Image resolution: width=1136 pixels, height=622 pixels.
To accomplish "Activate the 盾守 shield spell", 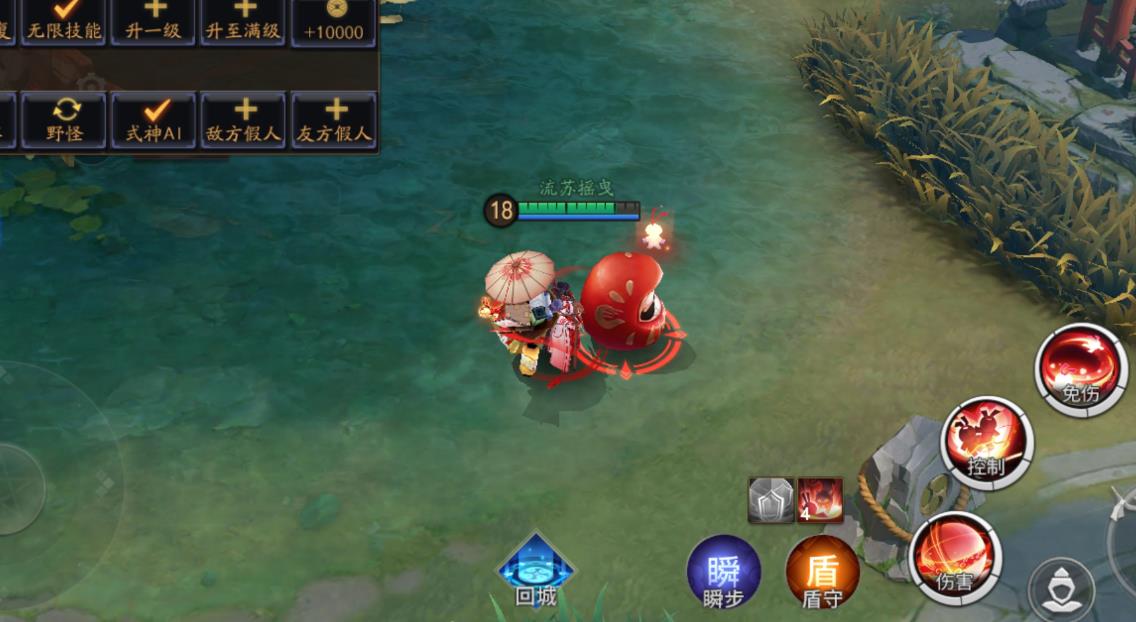I will point(822,575).
